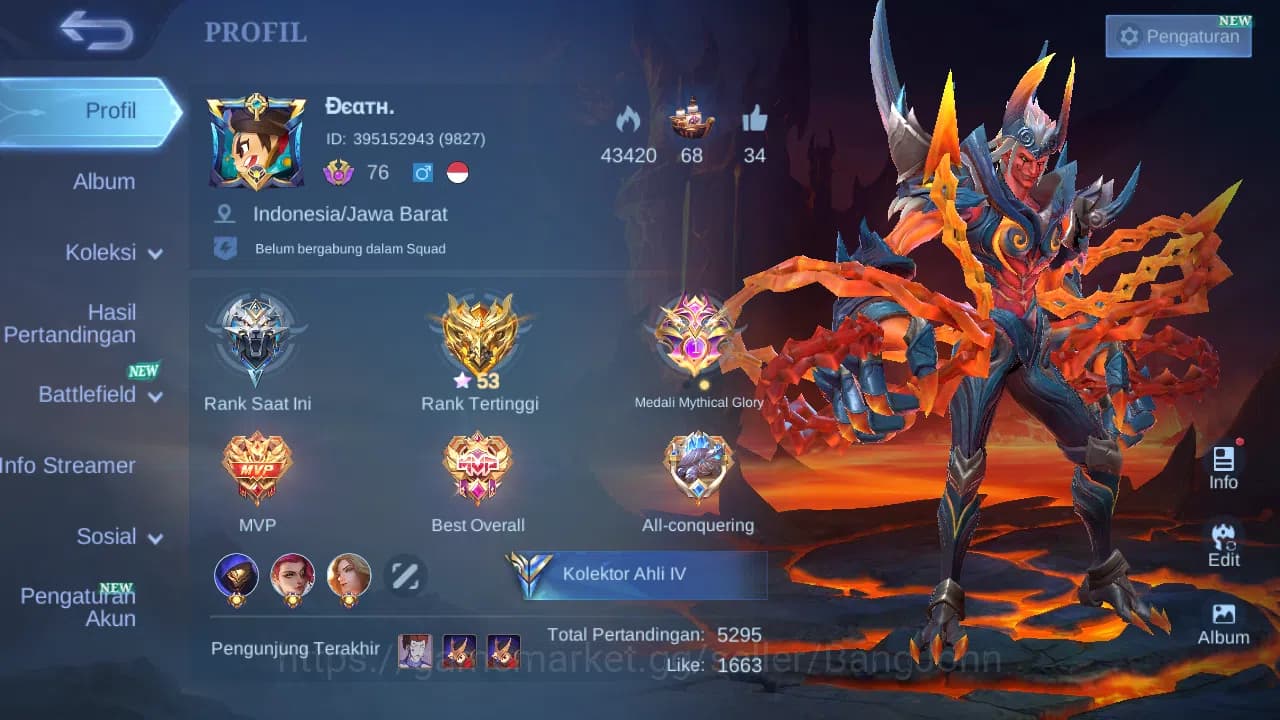Select the Best Overall medal
This screenshot has height=720, width=1280.
pos(477,467)
